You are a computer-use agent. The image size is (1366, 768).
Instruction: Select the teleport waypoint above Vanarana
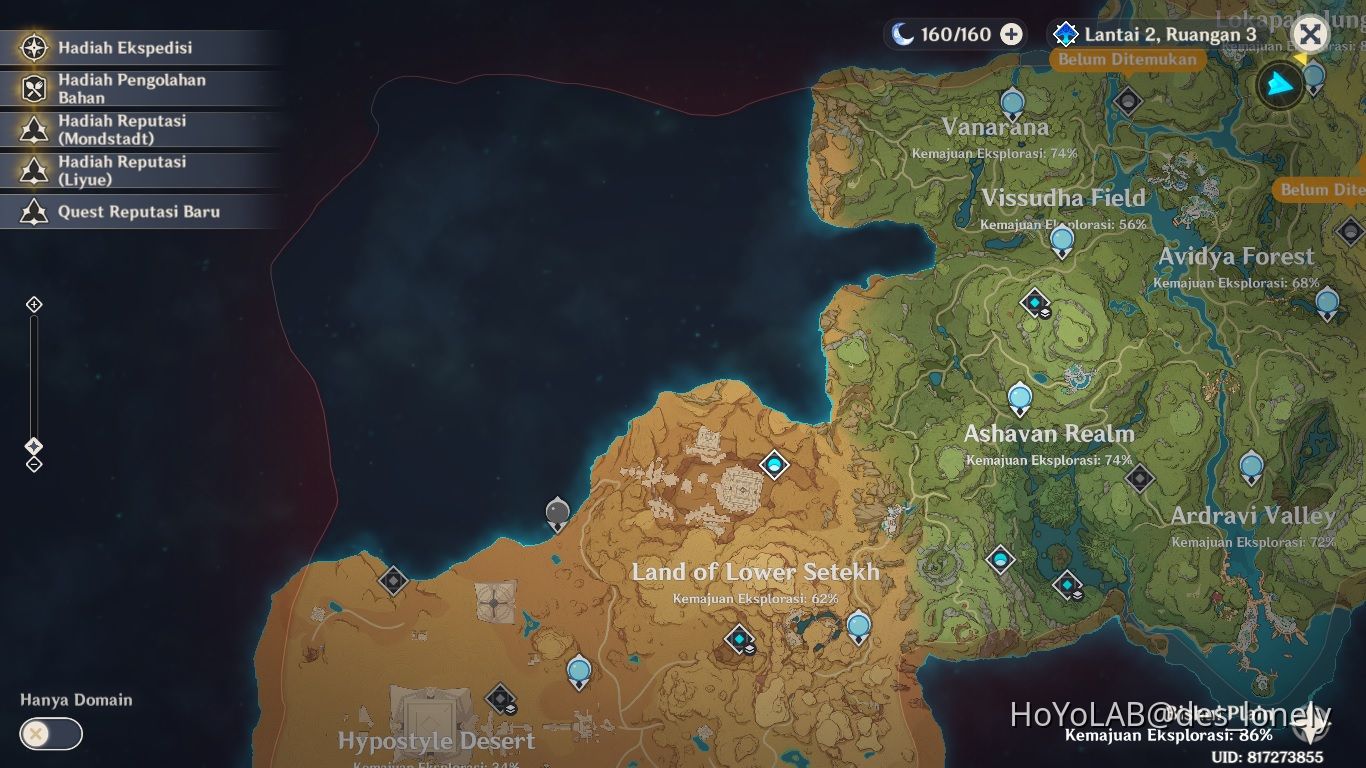1013,100
